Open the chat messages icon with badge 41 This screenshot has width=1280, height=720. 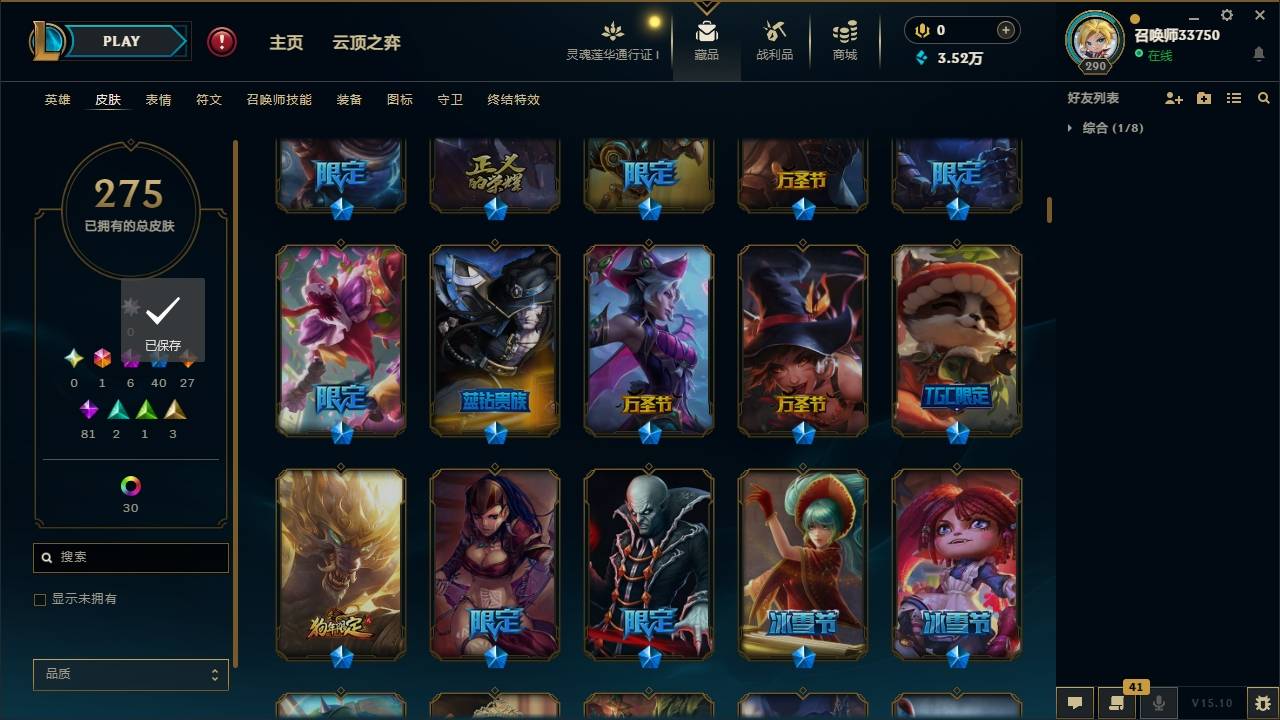point(1118,703)
